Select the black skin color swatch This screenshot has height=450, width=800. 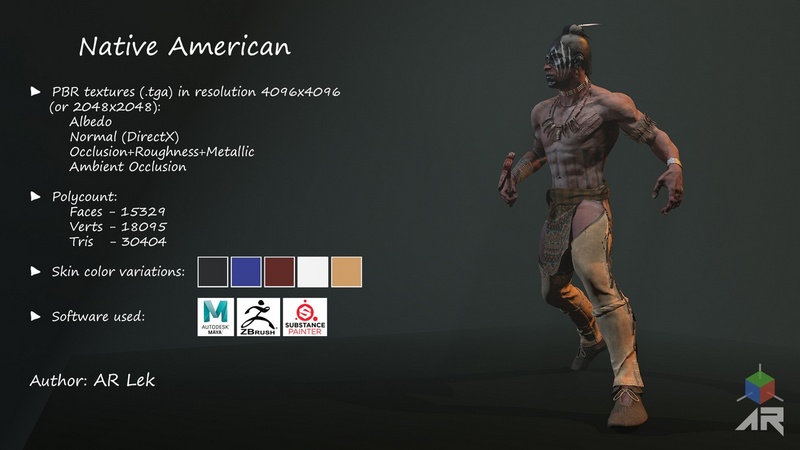[x=213, y=272]
